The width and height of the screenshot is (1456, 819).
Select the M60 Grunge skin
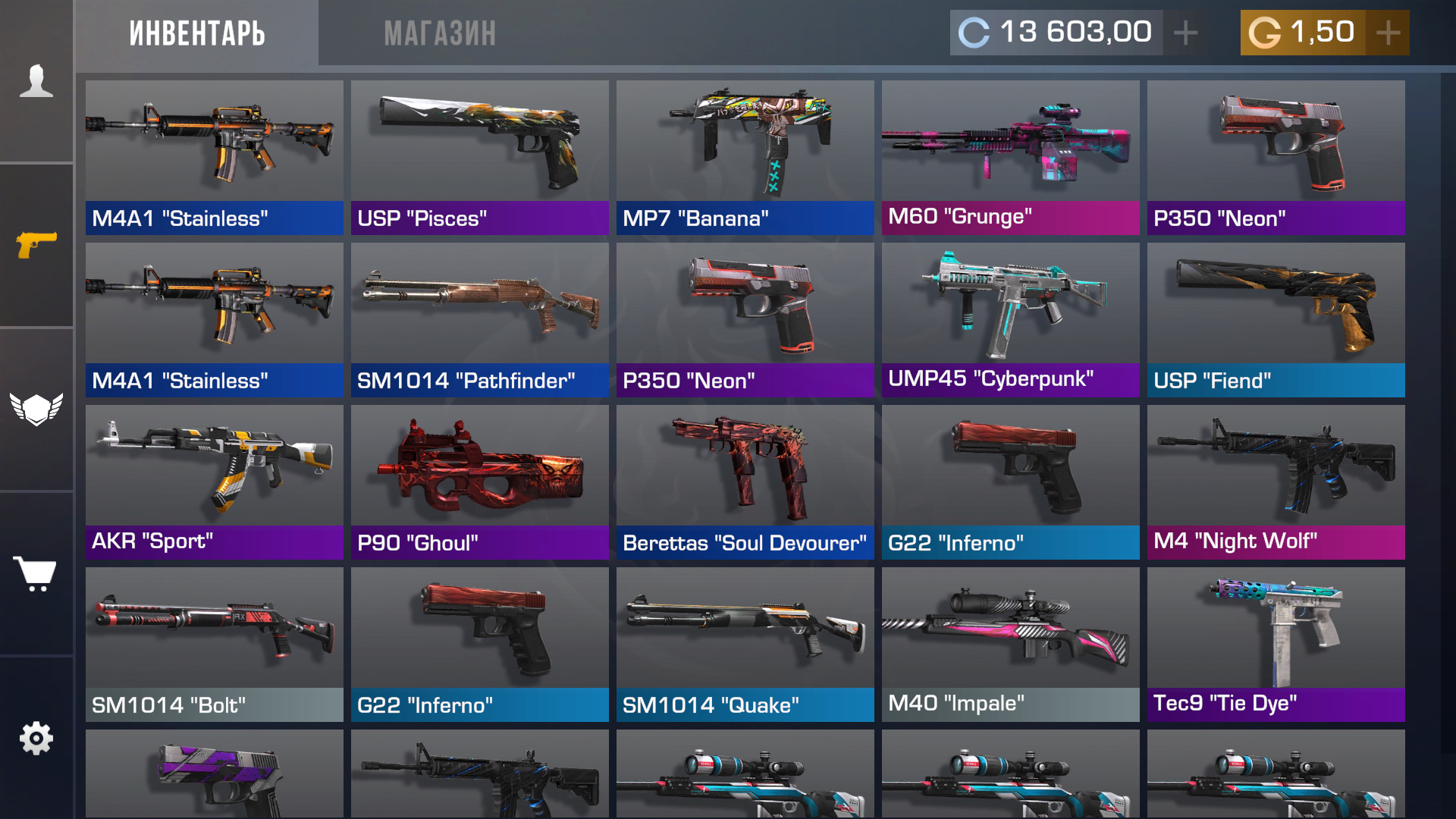tap(1010, 144)
